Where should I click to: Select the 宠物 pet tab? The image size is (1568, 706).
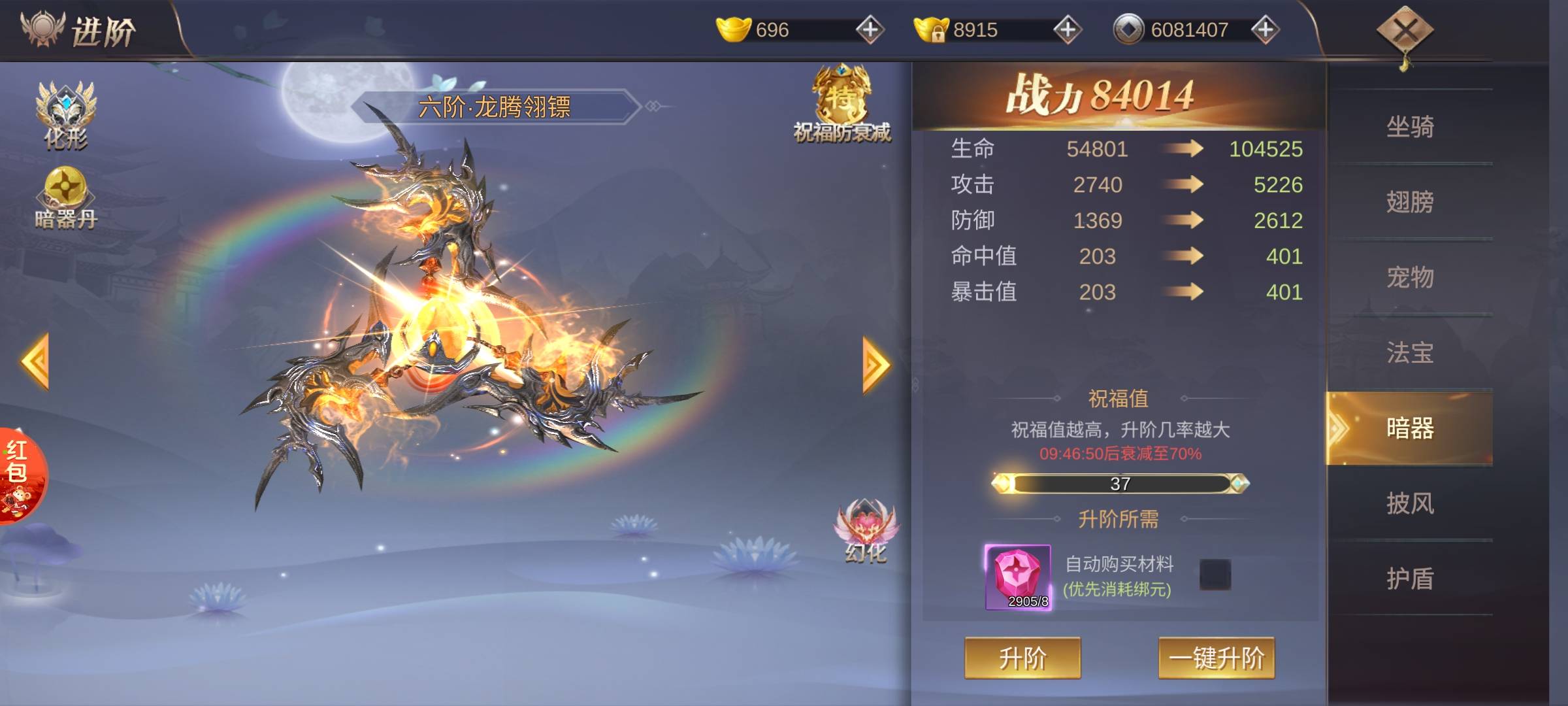[1410, 277]
